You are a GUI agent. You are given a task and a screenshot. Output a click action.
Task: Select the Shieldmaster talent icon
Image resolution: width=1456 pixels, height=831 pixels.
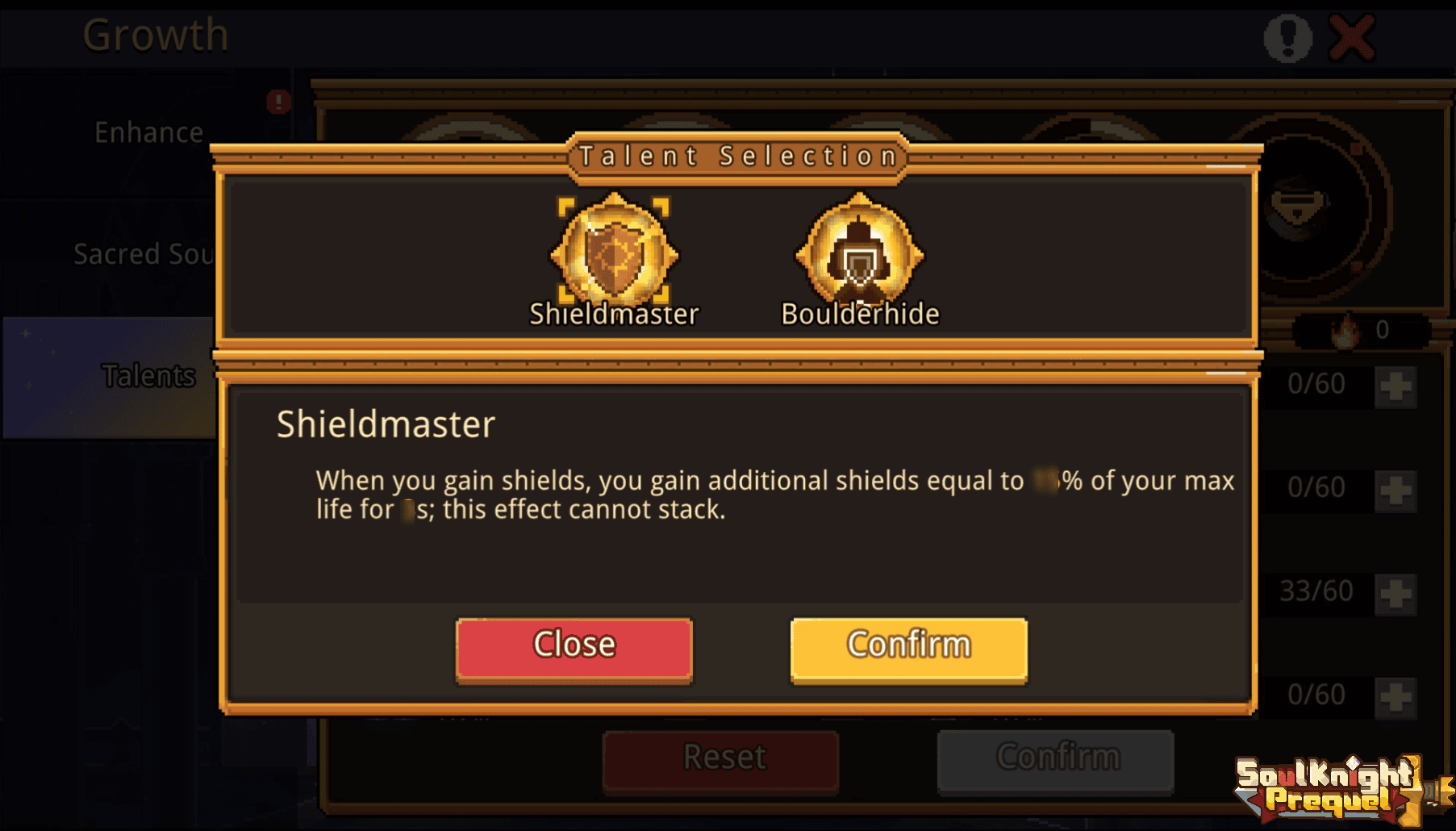point(614,254)
